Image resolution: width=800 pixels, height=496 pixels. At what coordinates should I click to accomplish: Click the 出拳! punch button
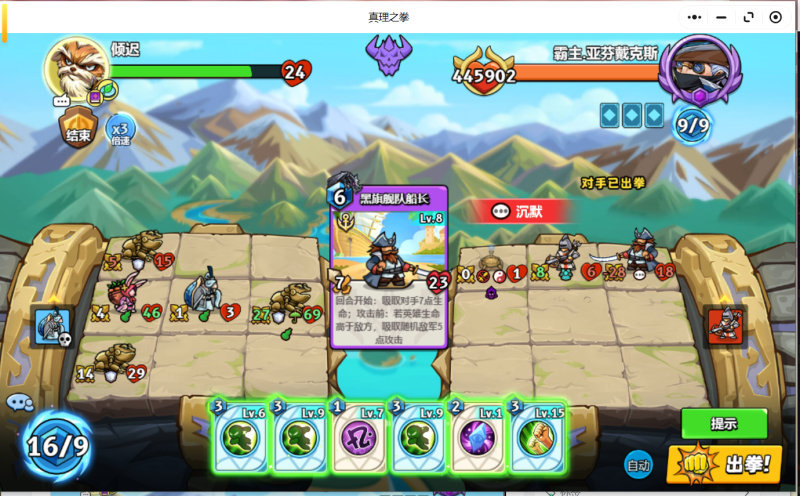pos(724,464)
